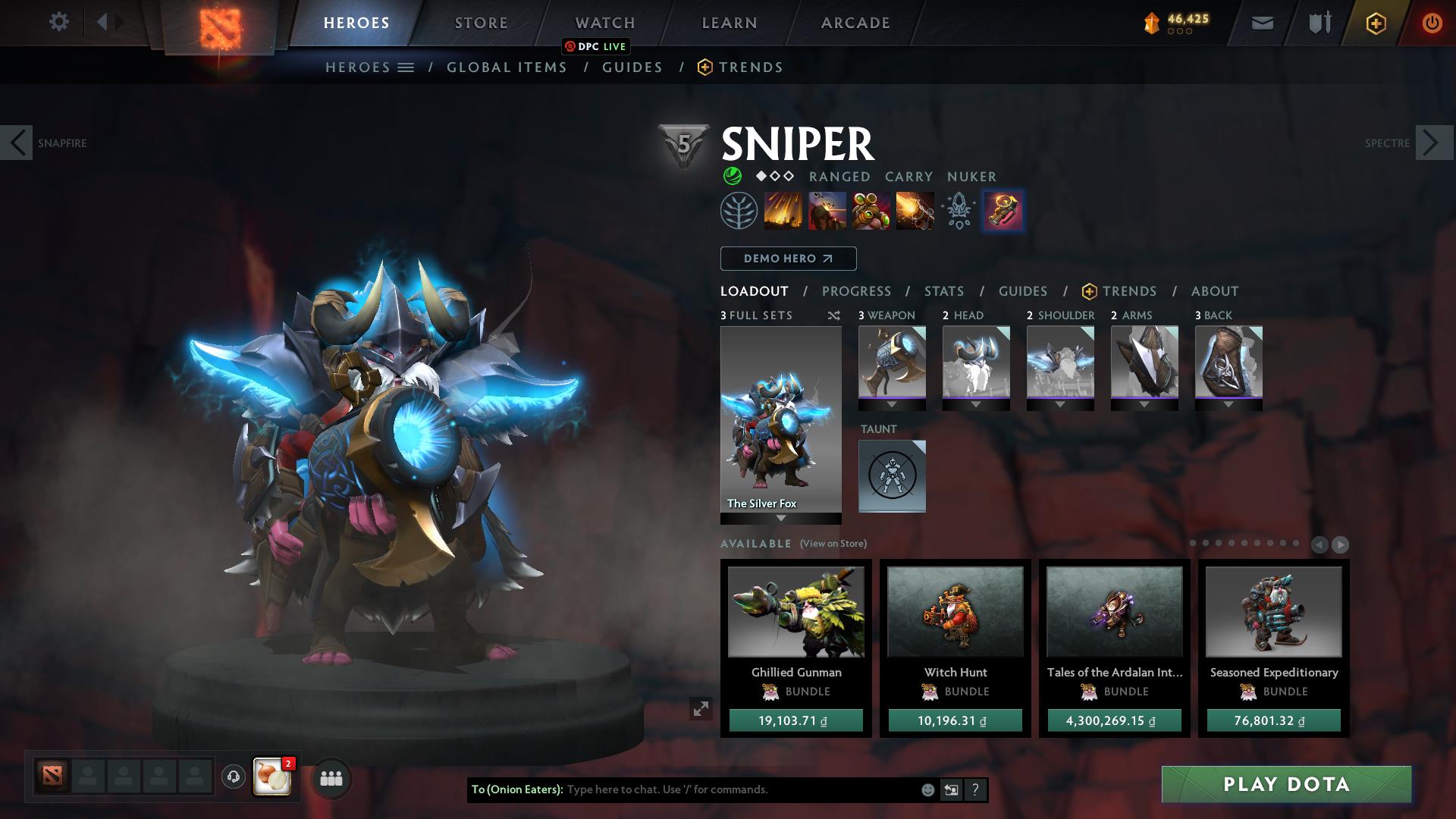Screen dimensions: 1456x819
Task: Select the Take Aim ability icon
Action: (x=872, y=212)
